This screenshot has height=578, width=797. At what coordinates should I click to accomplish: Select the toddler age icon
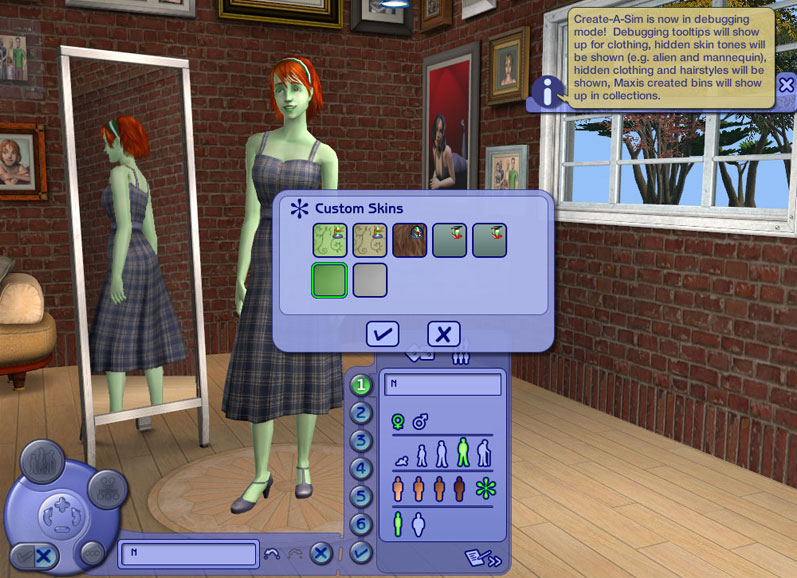pos(402,460)
